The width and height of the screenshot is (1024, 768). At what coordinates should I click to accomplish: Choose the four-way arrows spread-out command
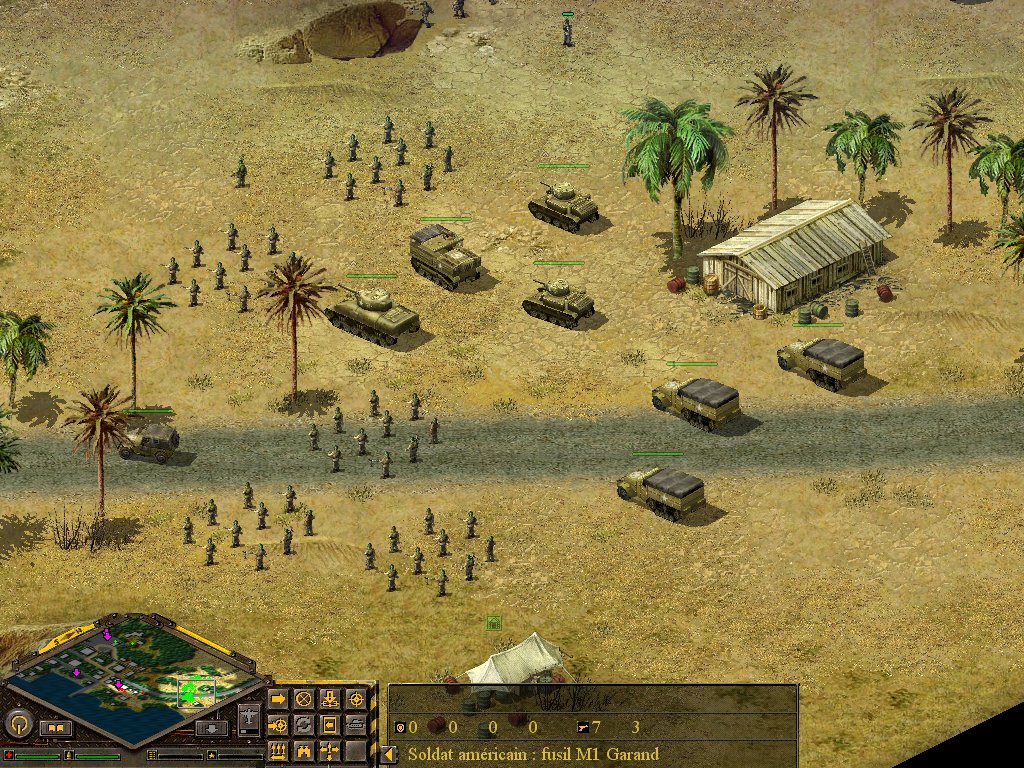(330, 750)
